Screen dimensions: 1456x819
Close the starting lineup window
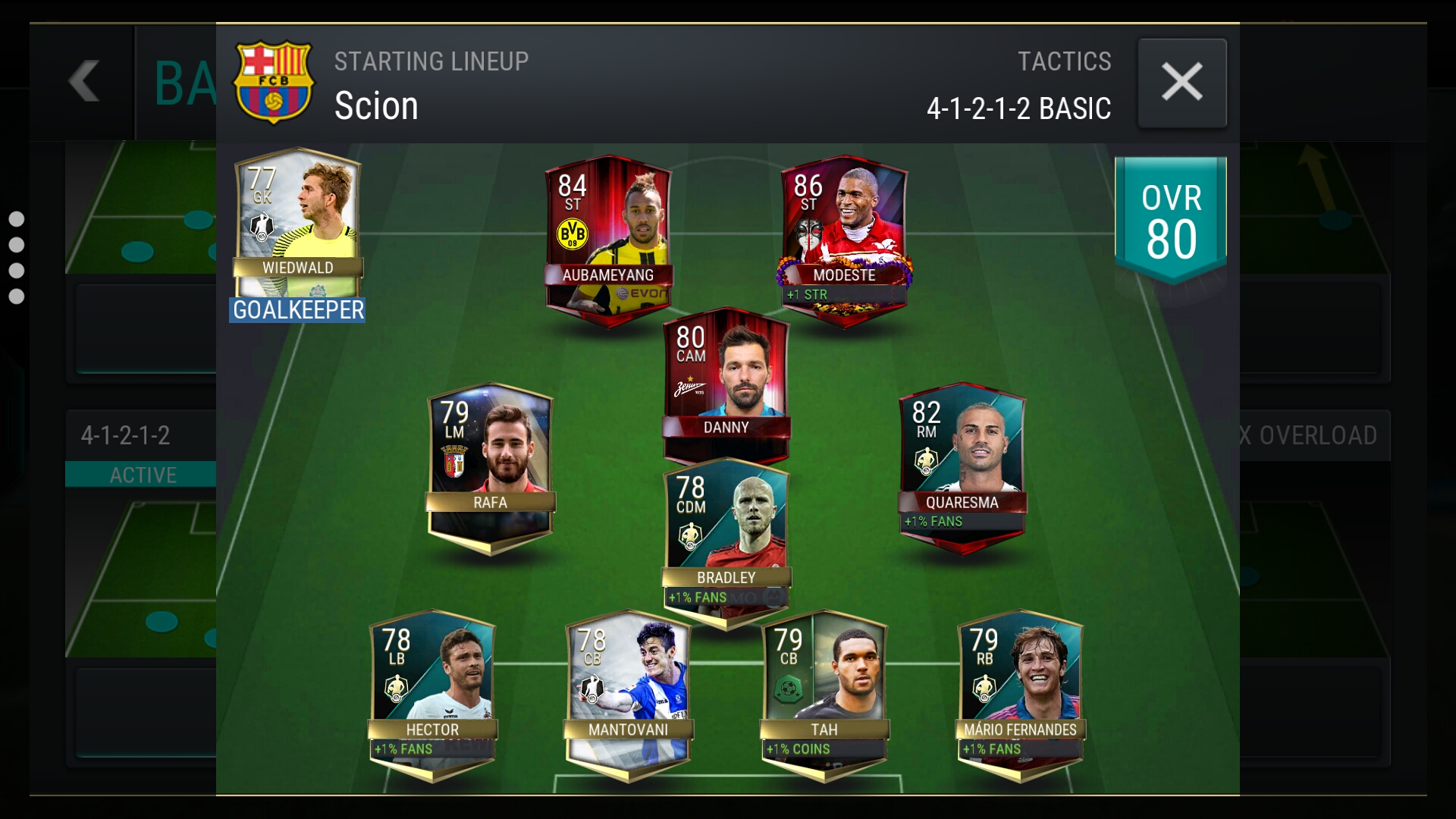1181,83
